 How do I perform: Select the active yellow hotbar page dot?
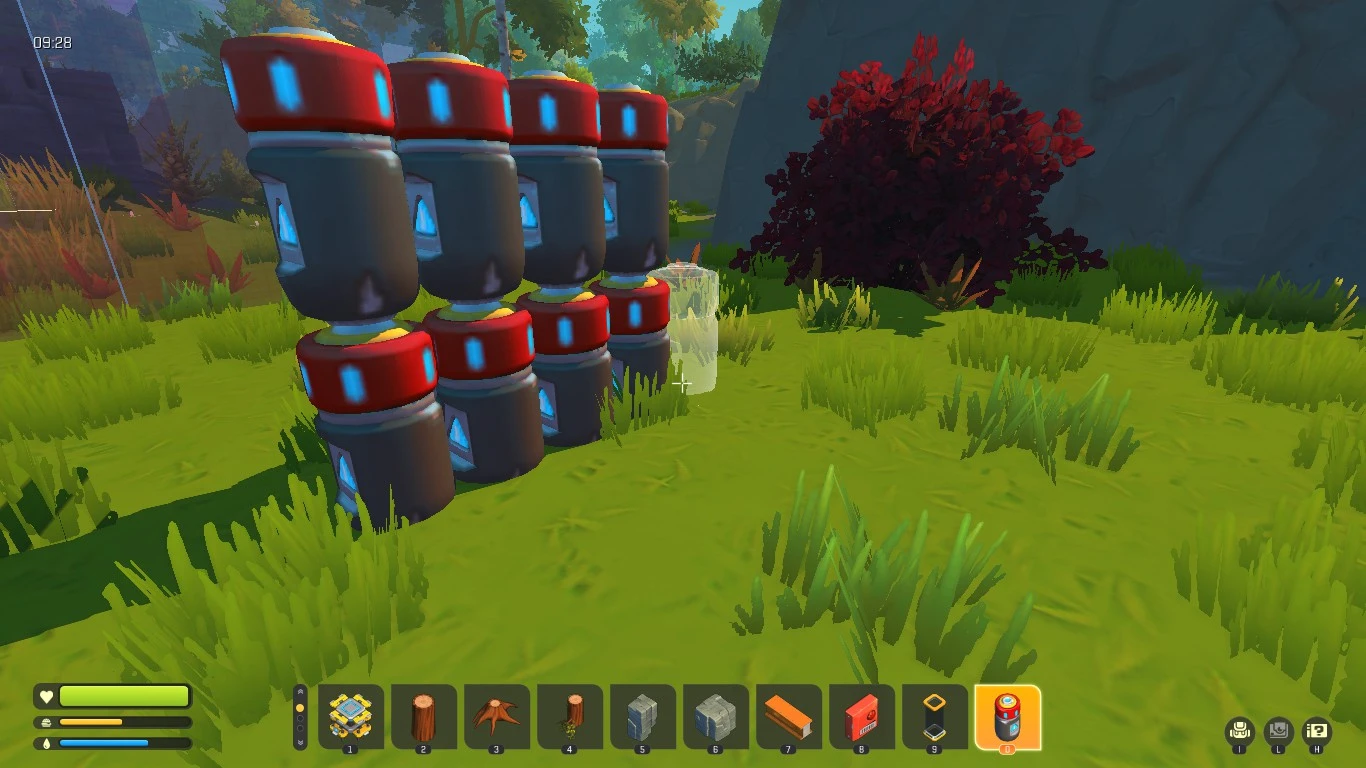(x=300, y=707)
